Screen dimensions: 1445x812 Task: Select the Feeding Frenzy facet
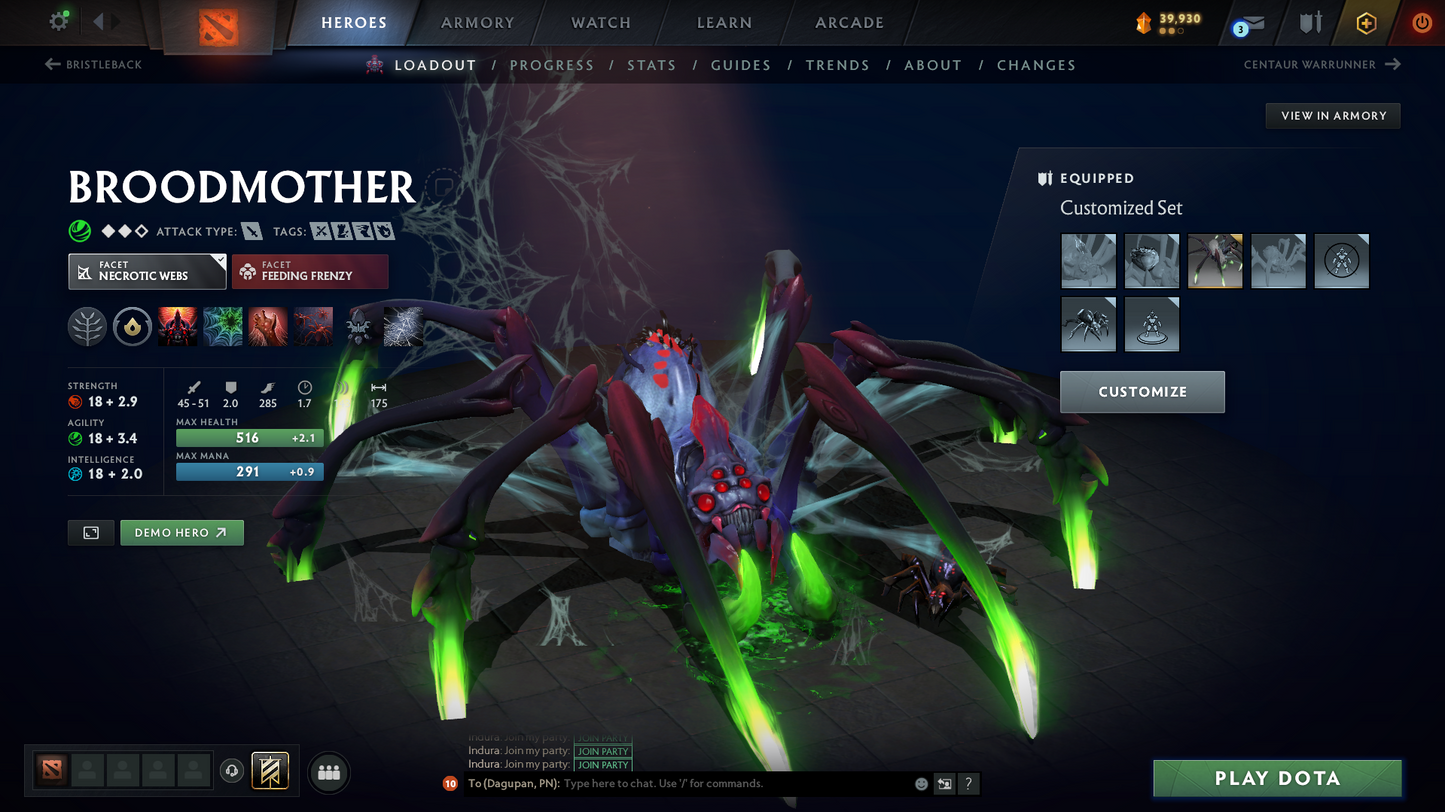[310, 271]
